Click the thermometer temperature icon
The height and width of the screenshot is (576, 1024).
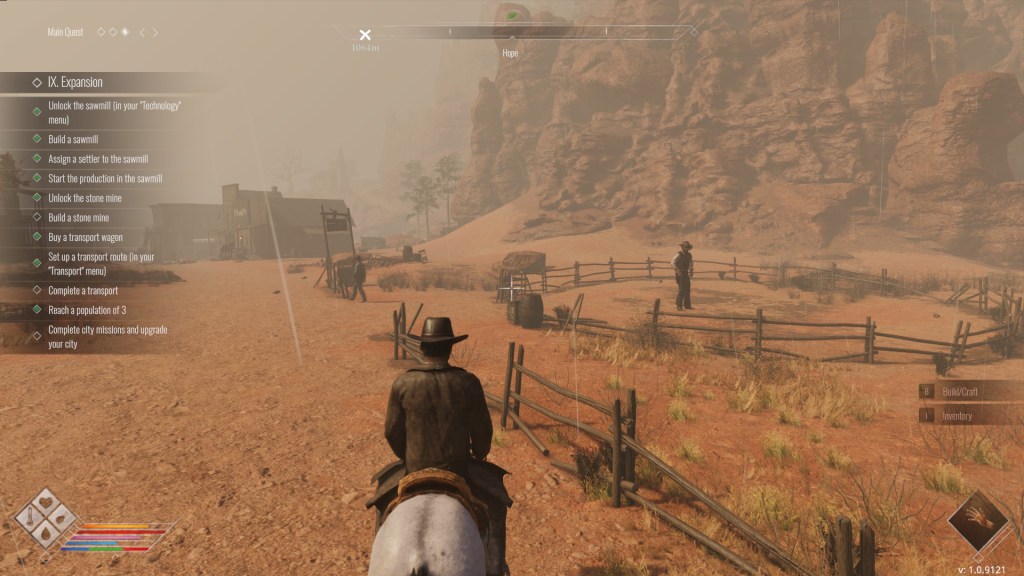29,518
